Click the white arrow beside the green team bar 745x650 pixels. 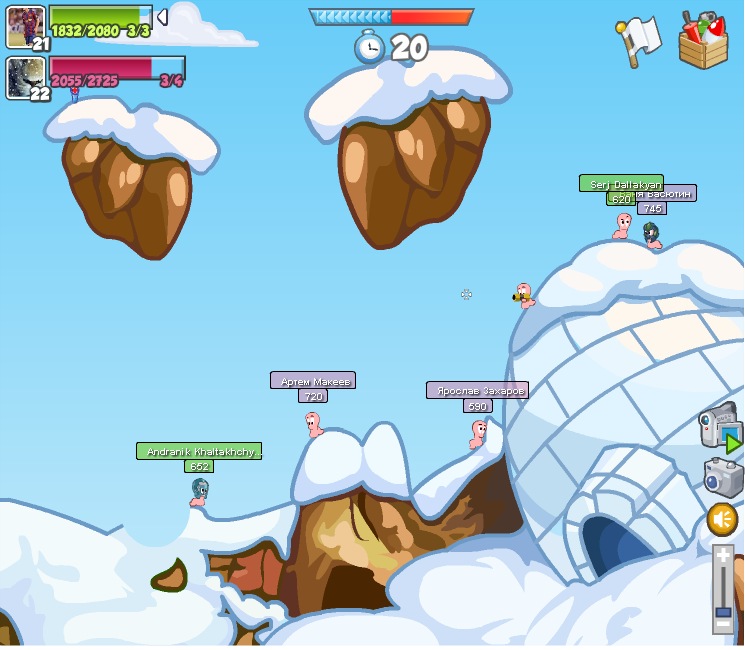162,17
